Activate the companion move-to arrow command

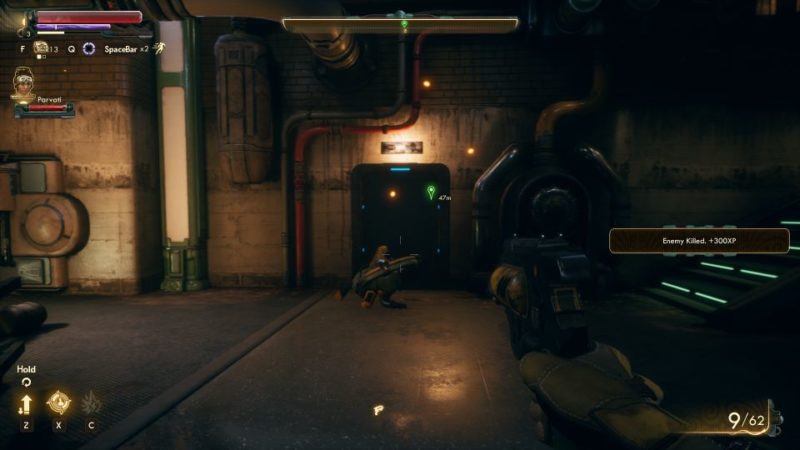pos(25,404)
